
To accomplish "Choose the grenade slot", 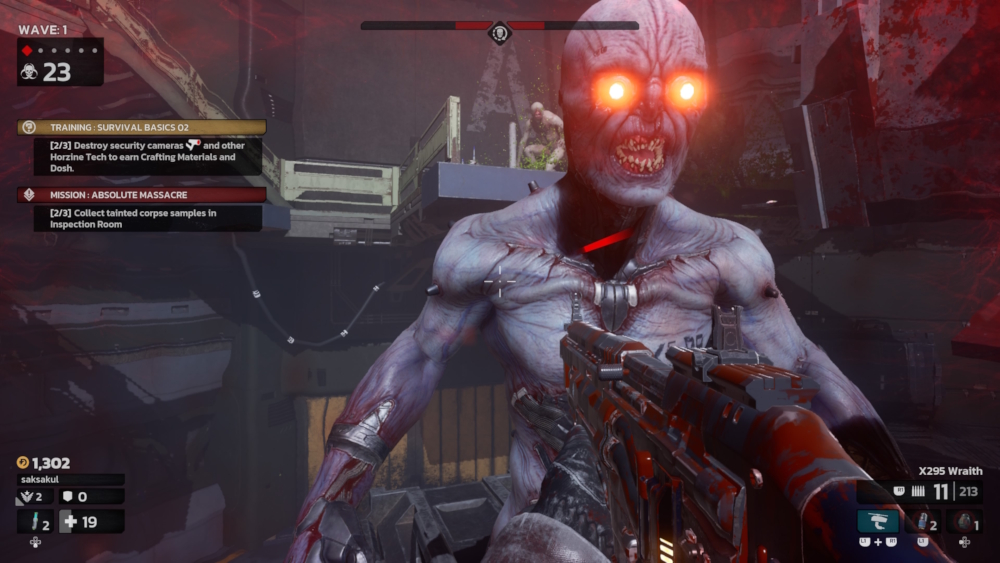I will click(x=965, y=521).
